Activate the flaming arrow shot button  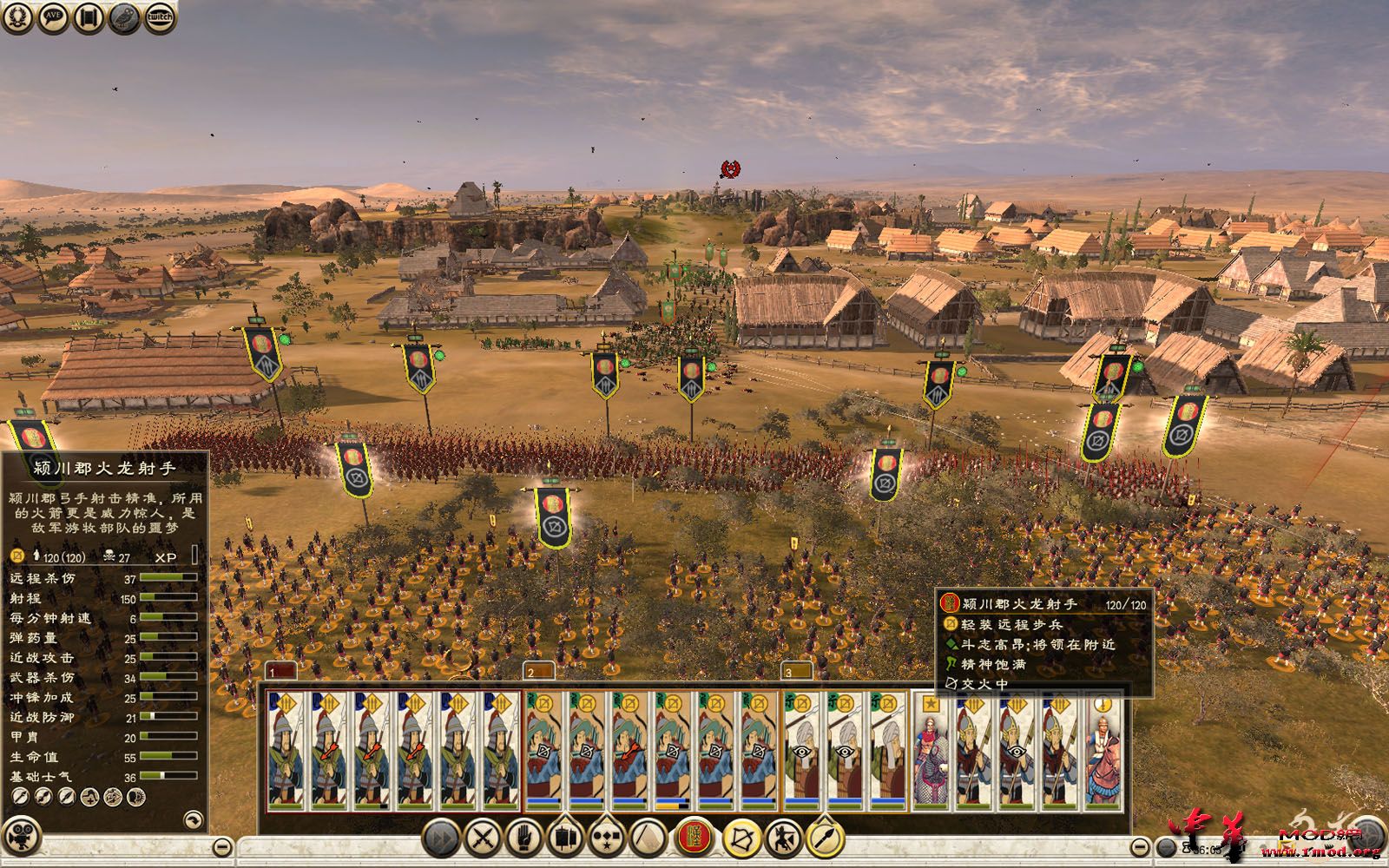coord(826,838)
